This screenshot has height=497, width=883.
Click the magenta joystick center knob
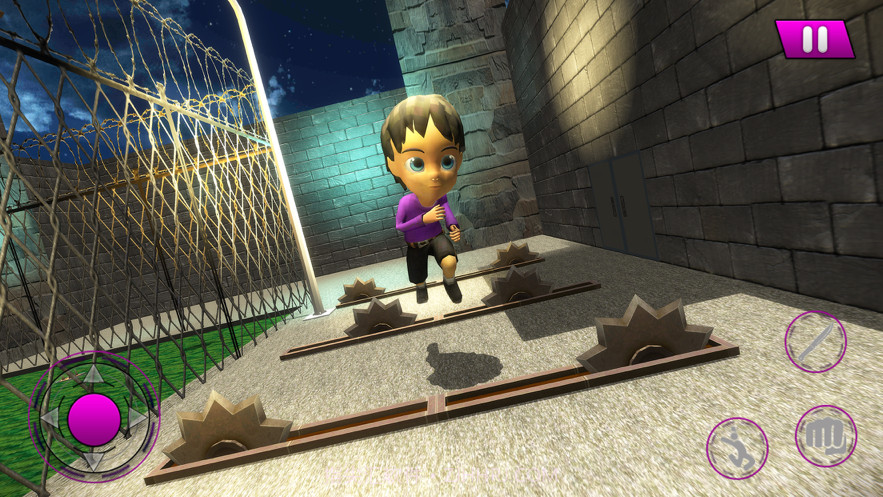click(x=94, y=418)
